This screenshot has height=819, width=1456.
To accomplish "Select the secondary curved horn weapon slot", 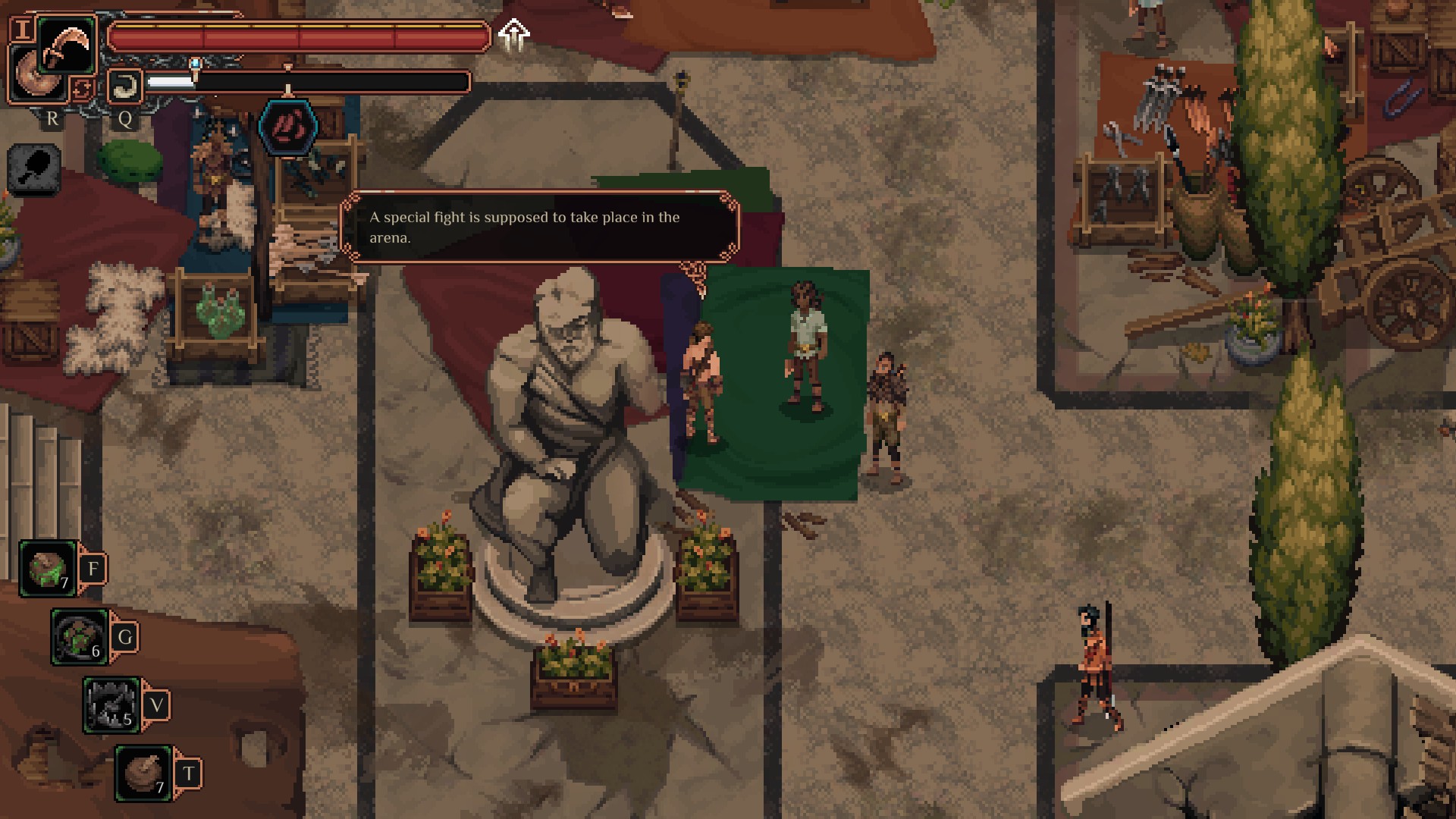I will click(x=33, y=77).
